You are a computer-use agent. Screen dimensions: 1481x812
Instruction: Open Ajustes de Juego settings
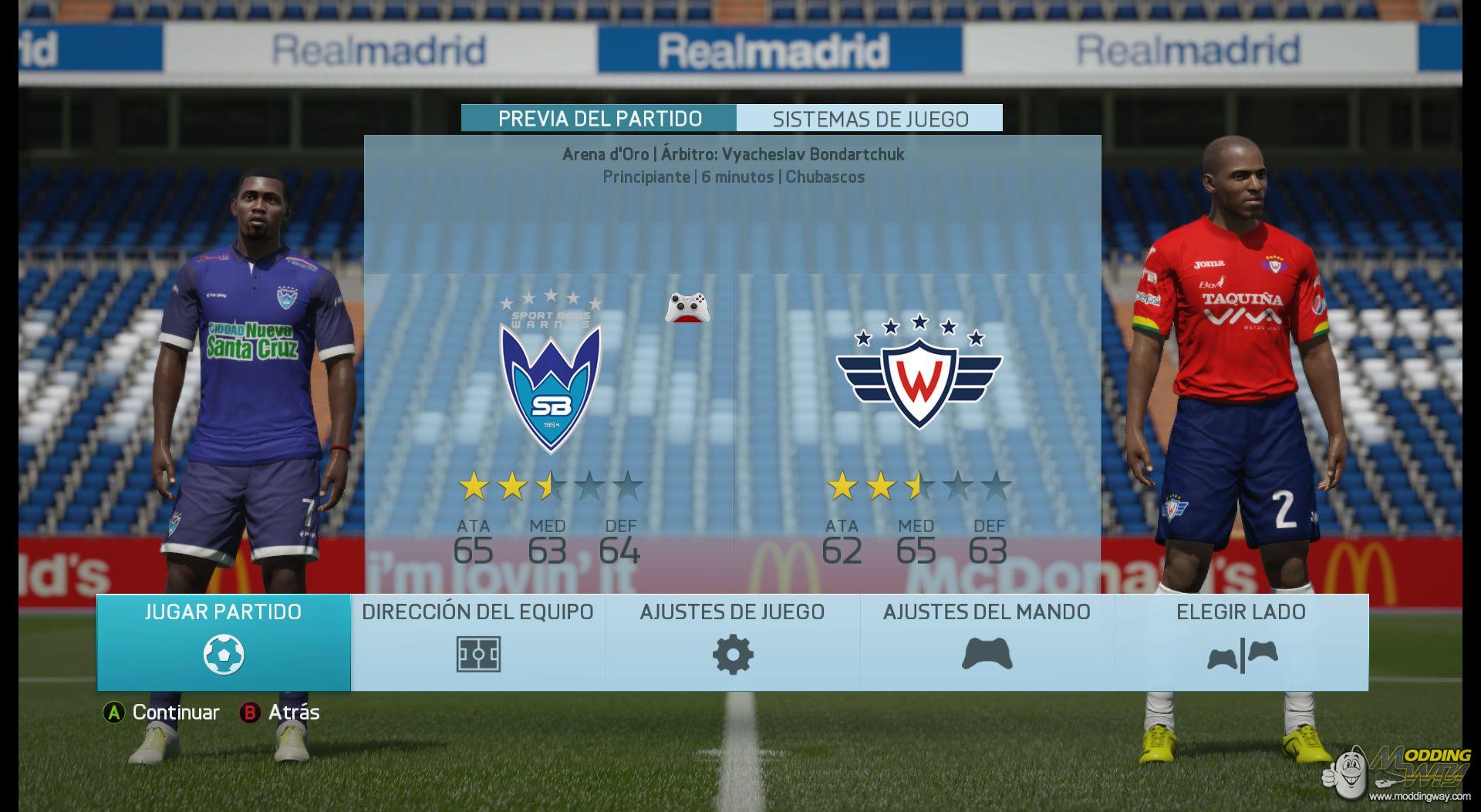tap(733, 642)
